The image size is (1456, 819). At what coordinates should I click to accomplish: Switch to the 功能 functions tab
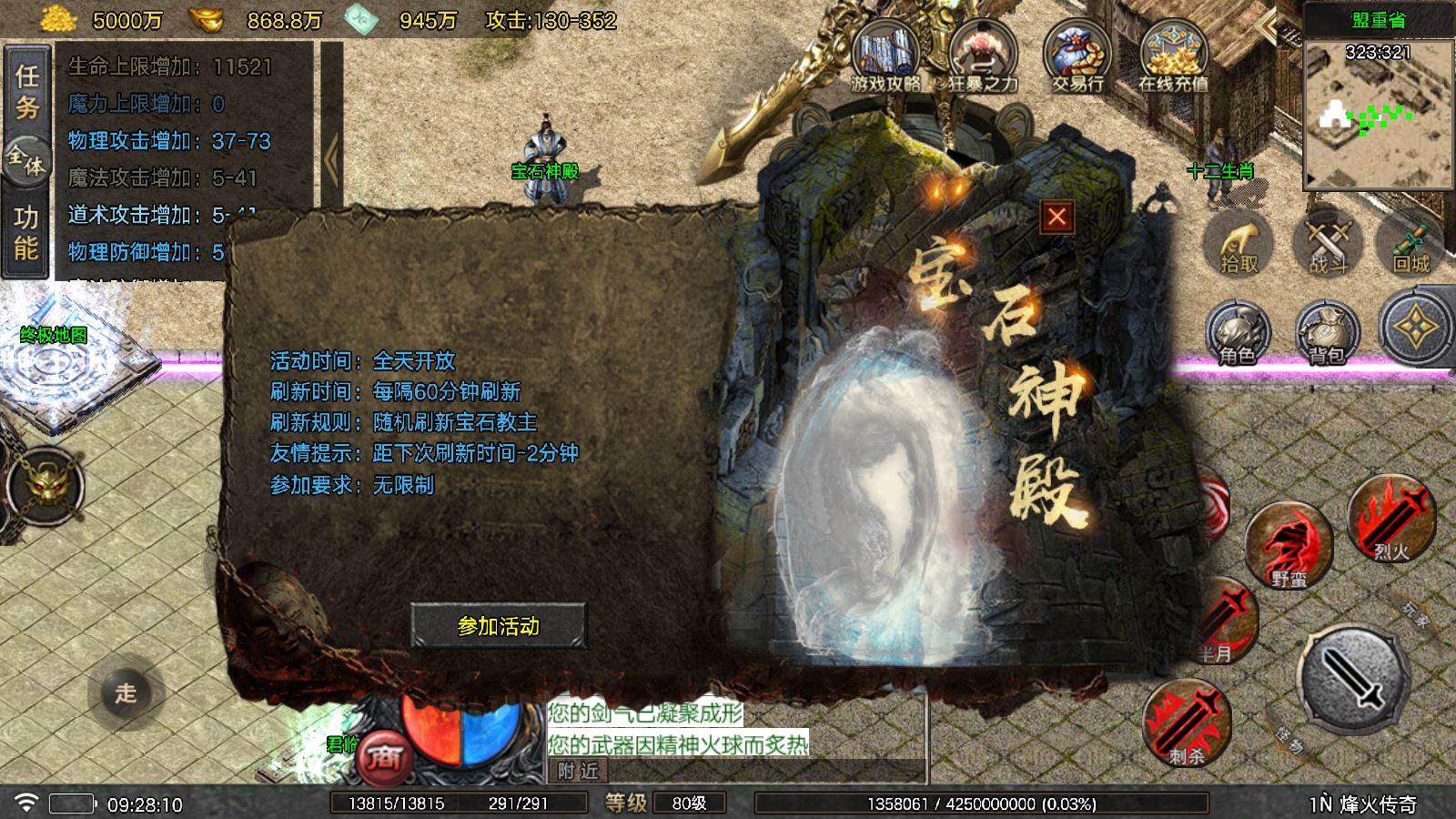pyautogui.click(x=26, y=233)
